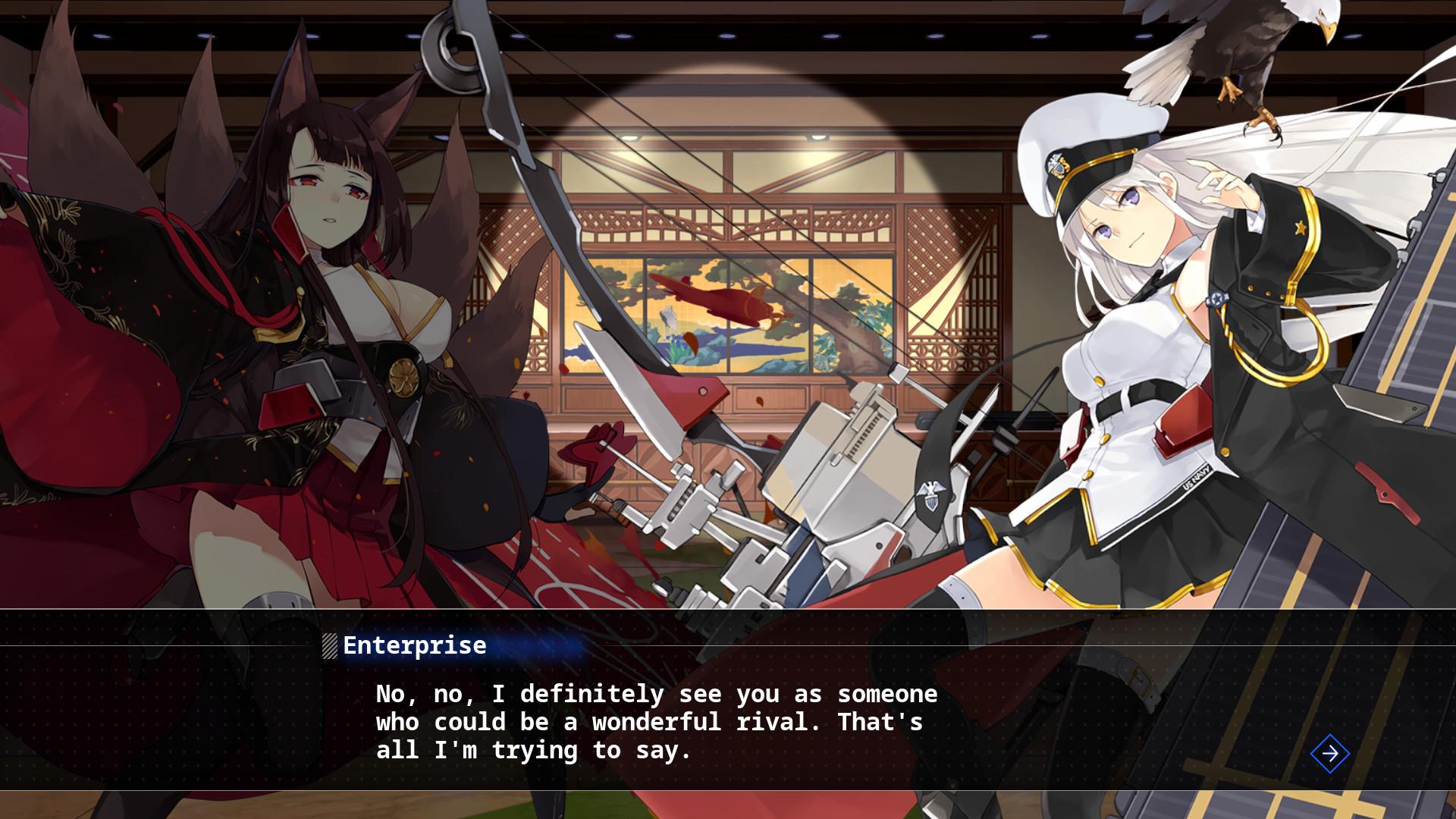Click the glowing arrow to continue dialogue
The image size is (1456, 819).
pos(1329,753)
